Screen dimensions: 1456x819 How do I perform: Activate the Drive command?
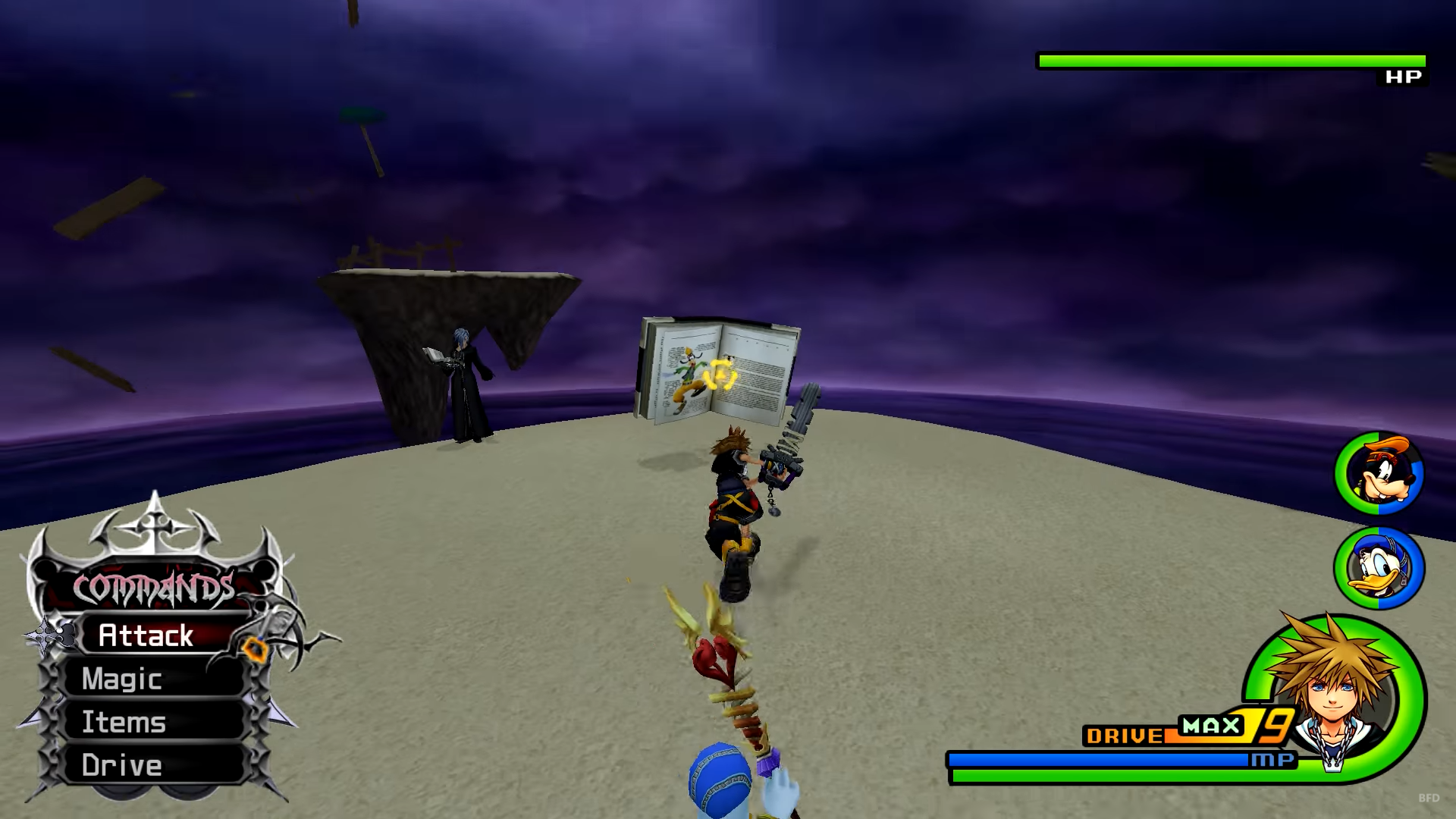pos(123,765)
